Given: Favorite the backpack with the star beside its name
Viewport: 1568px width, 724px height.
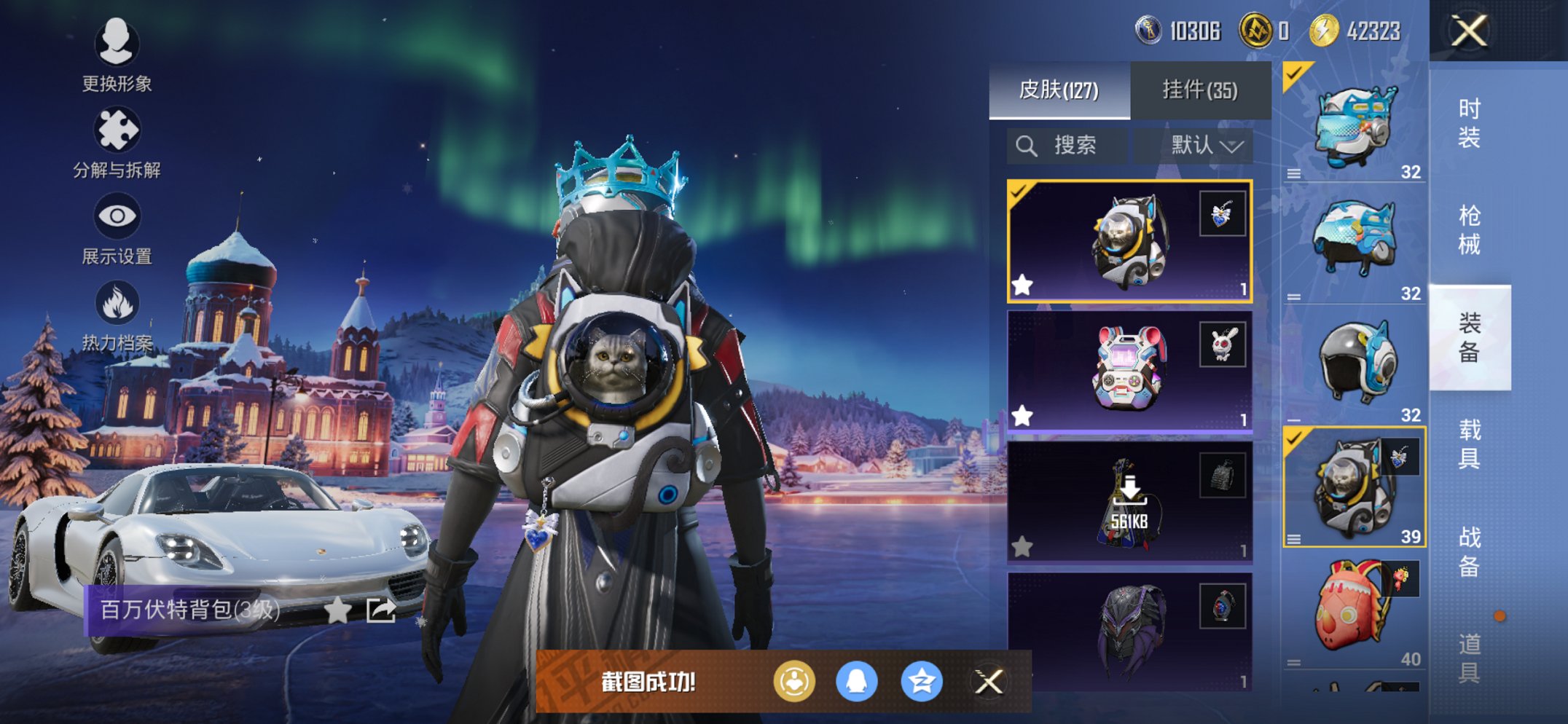Looking at the screenshot, I should [x=337, y=610].
